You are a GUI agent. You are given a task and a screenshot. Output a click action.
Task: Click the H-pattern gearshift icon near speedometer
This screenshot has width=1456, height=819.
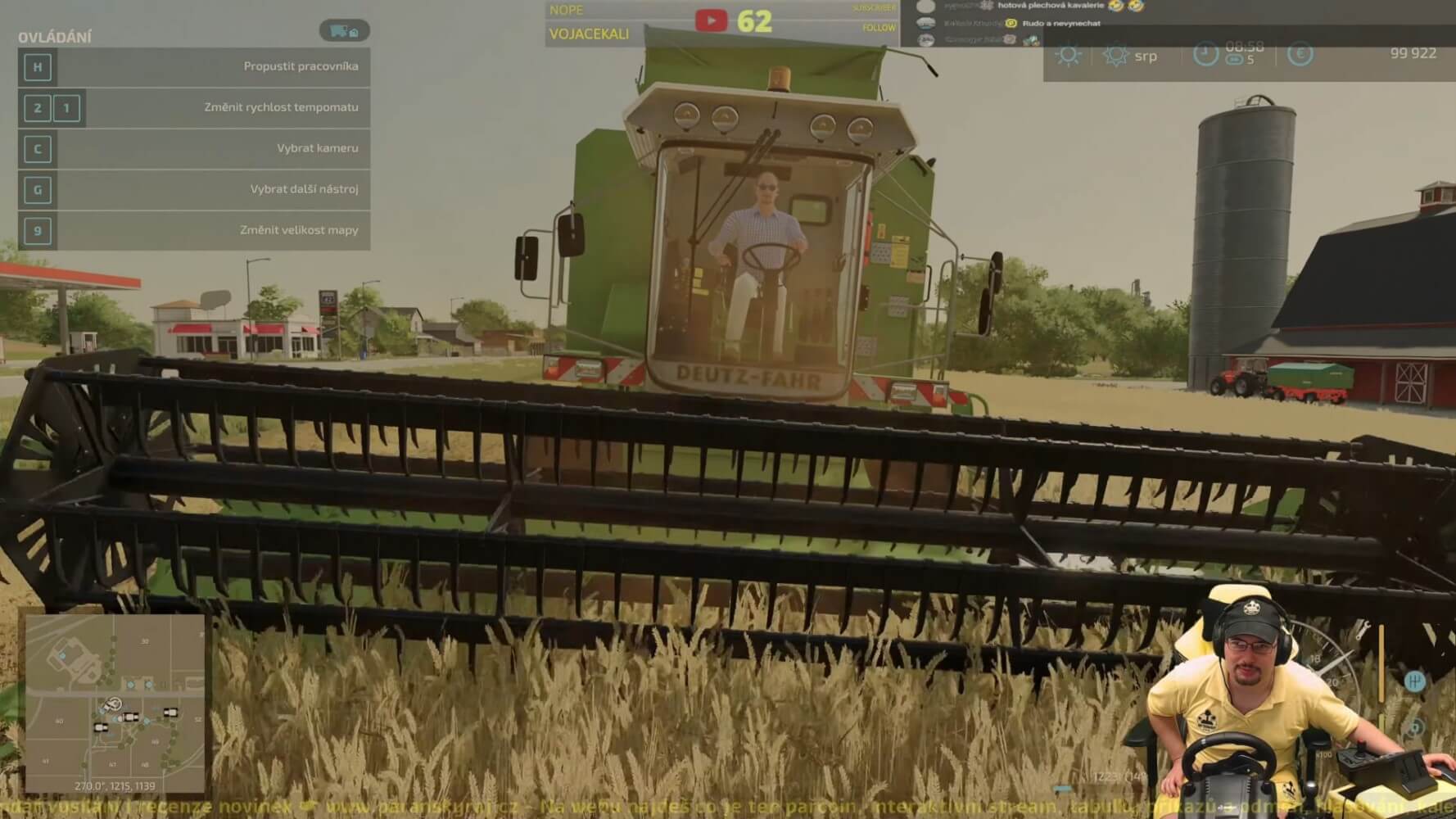click(x=1416, y=681)
